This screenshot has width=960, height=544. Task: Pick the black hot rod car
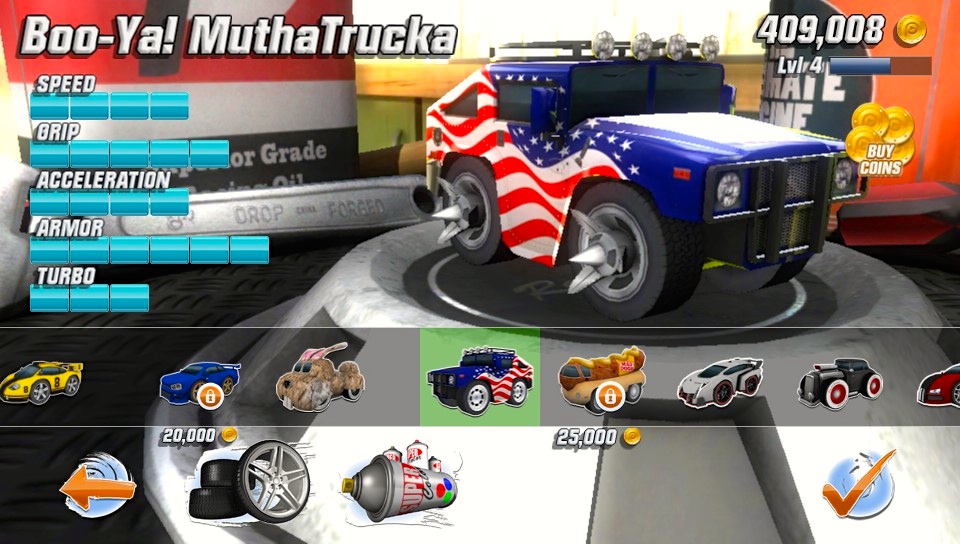[839, 379]
